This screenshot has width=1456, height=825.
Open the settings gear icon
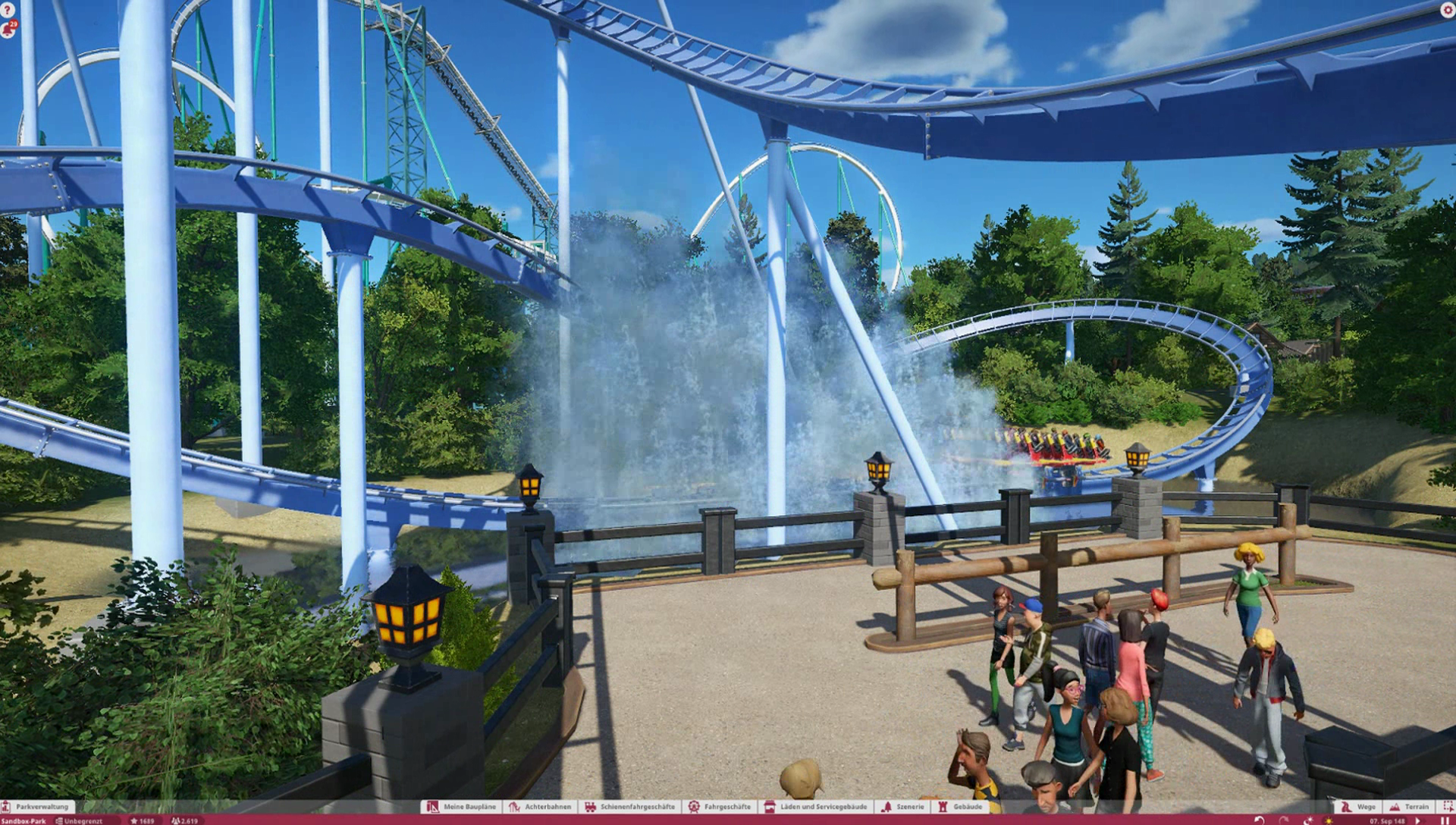click(x=1447, y=10)
